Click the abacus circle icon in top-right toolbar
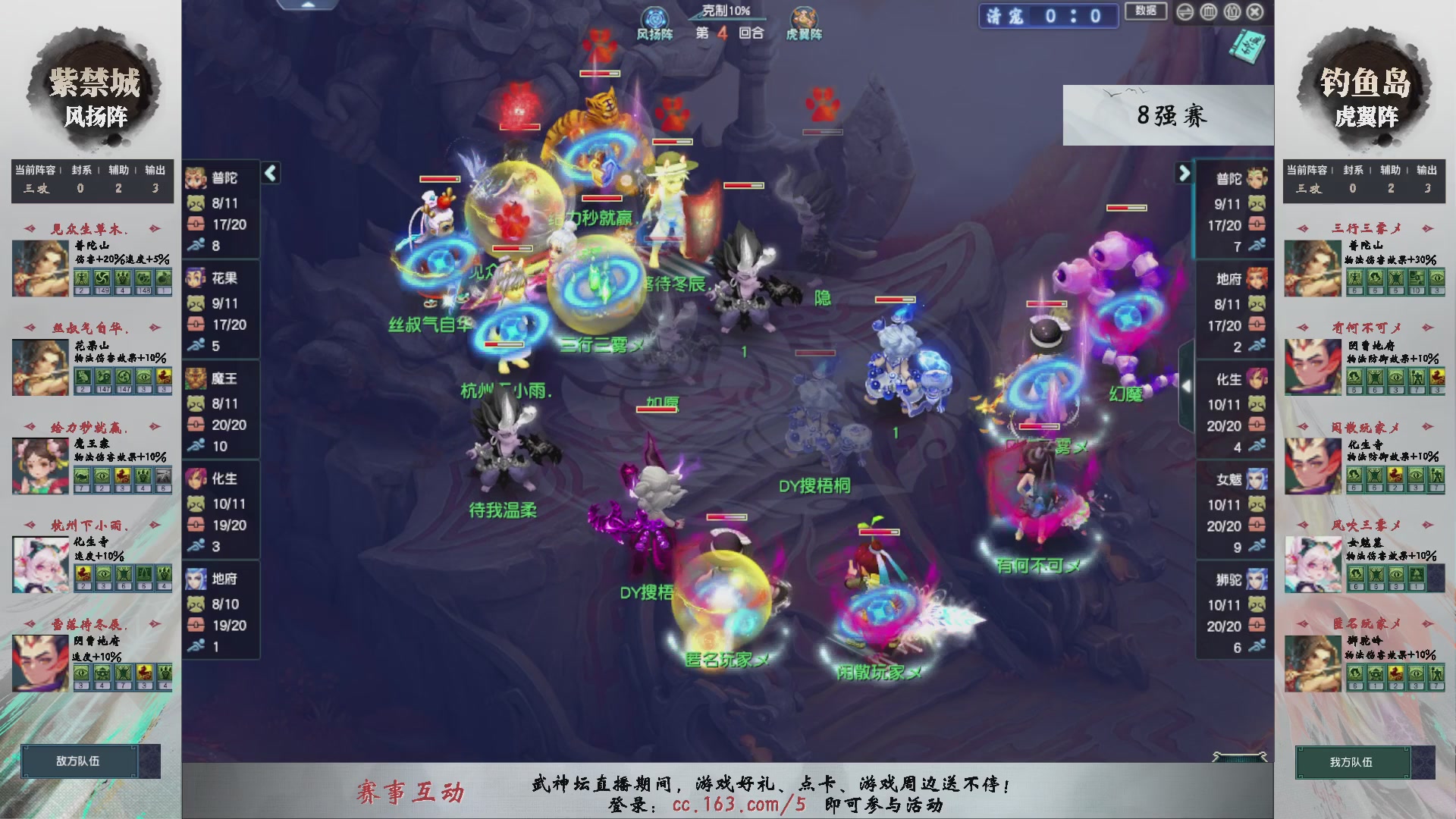1456x819 pixels. pos(1208,11)
